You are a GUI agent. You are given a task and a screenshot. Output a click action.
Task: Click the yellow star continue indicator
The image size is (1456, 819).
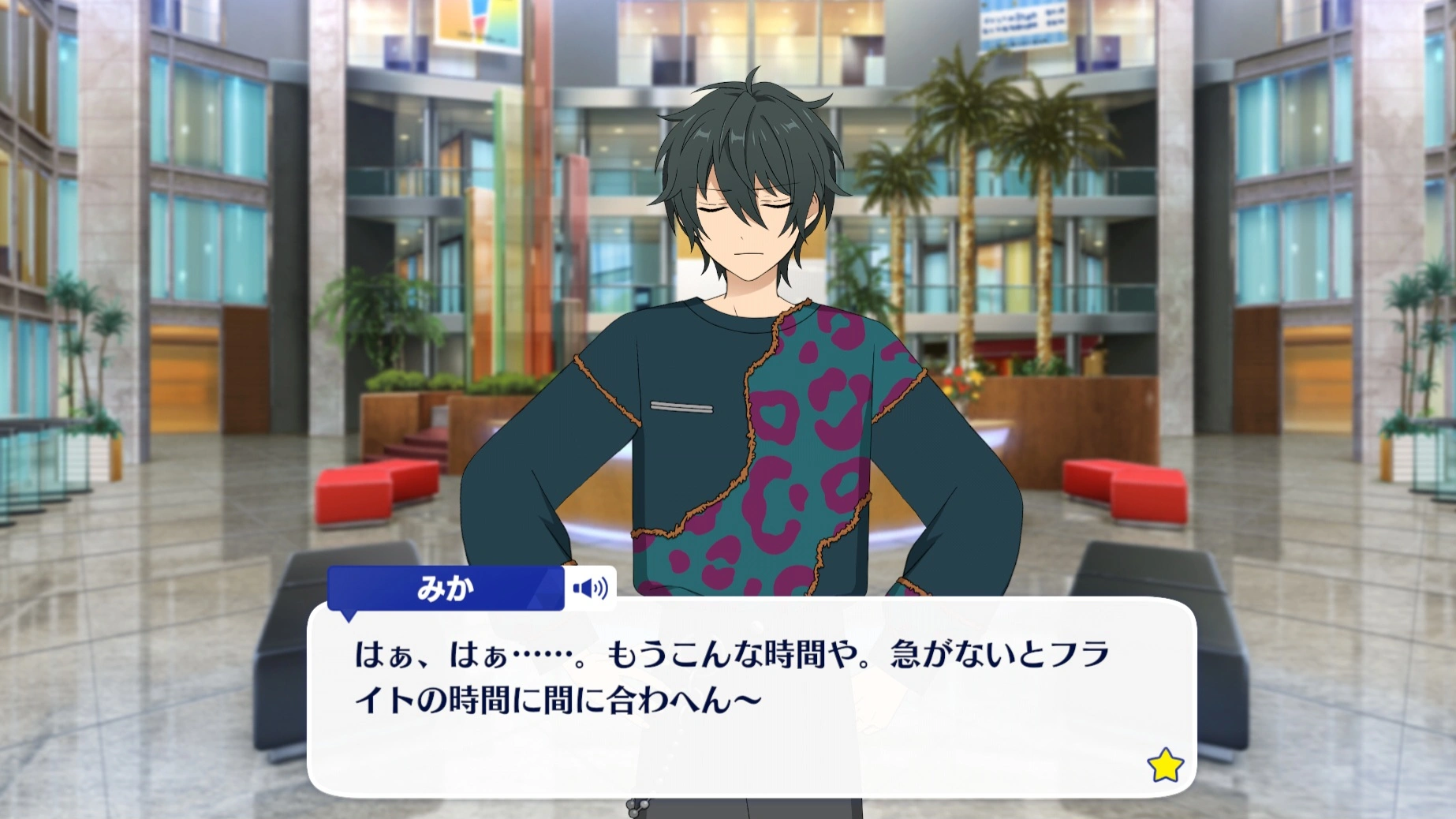1164,766
